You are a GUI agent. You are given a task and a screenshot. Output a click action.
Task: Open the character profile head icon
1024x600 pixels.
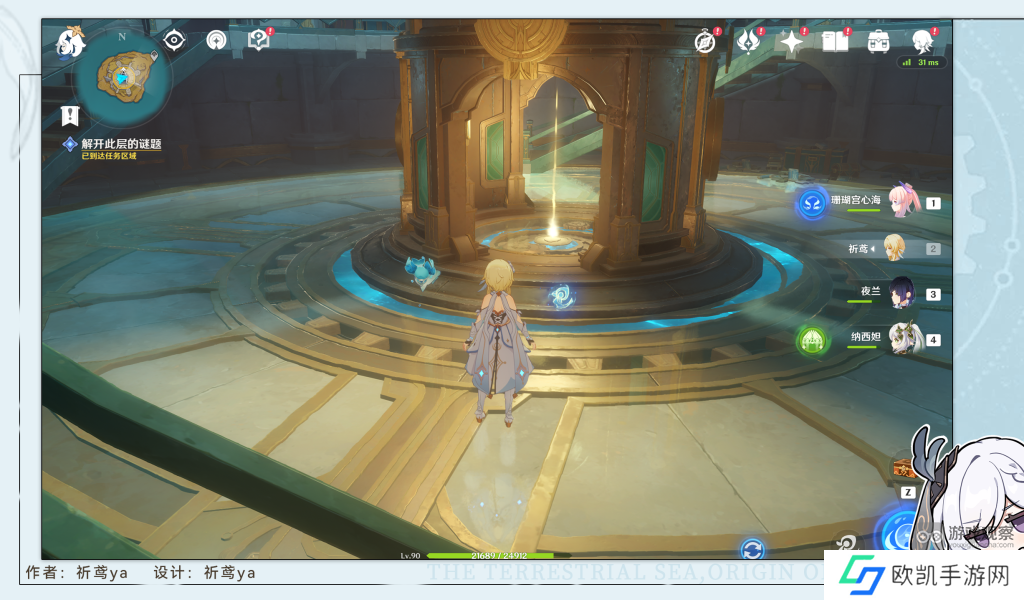[922, 42]
